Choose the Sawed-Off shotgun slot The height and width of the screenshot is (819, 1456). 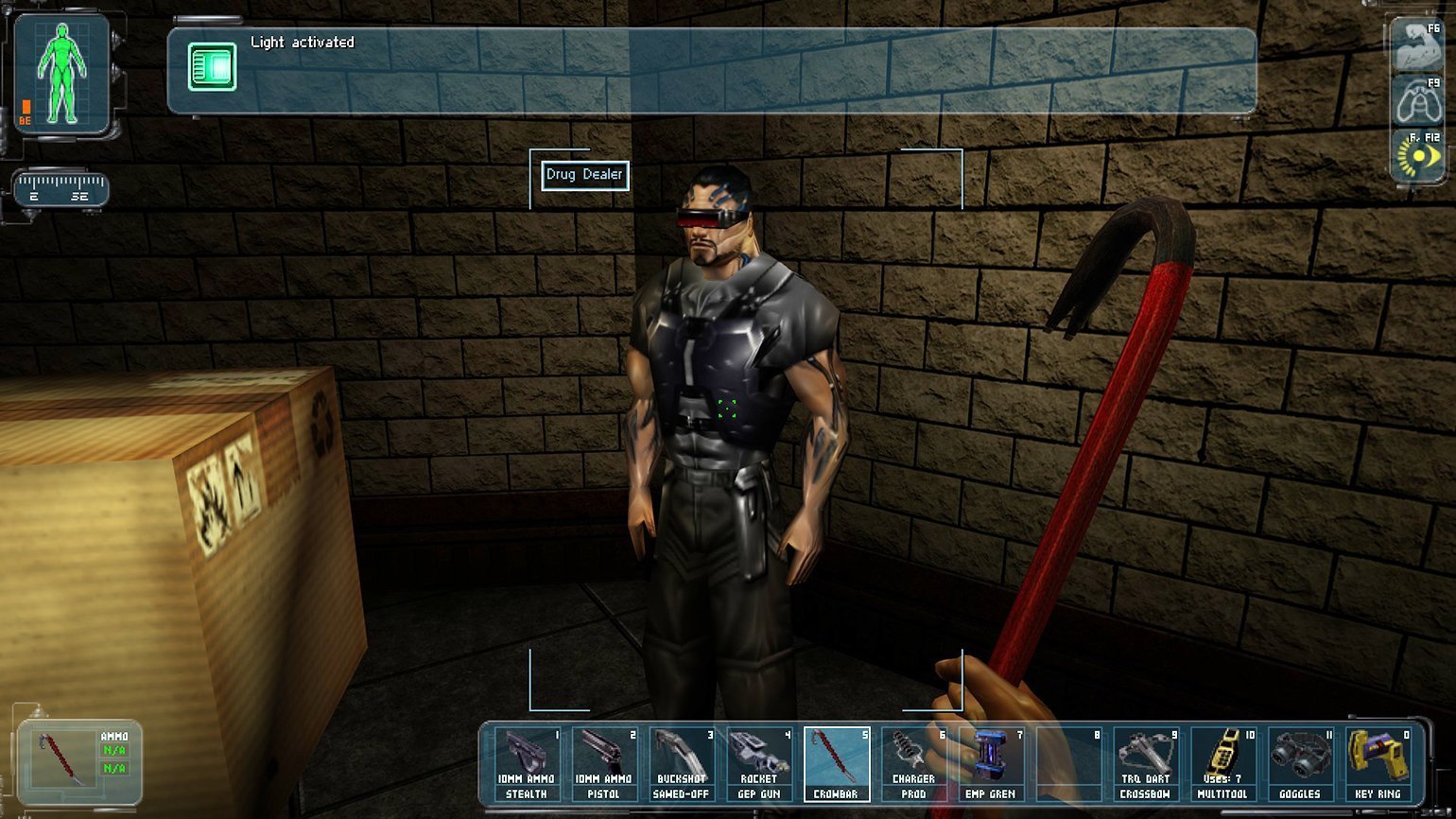(682, 764)
